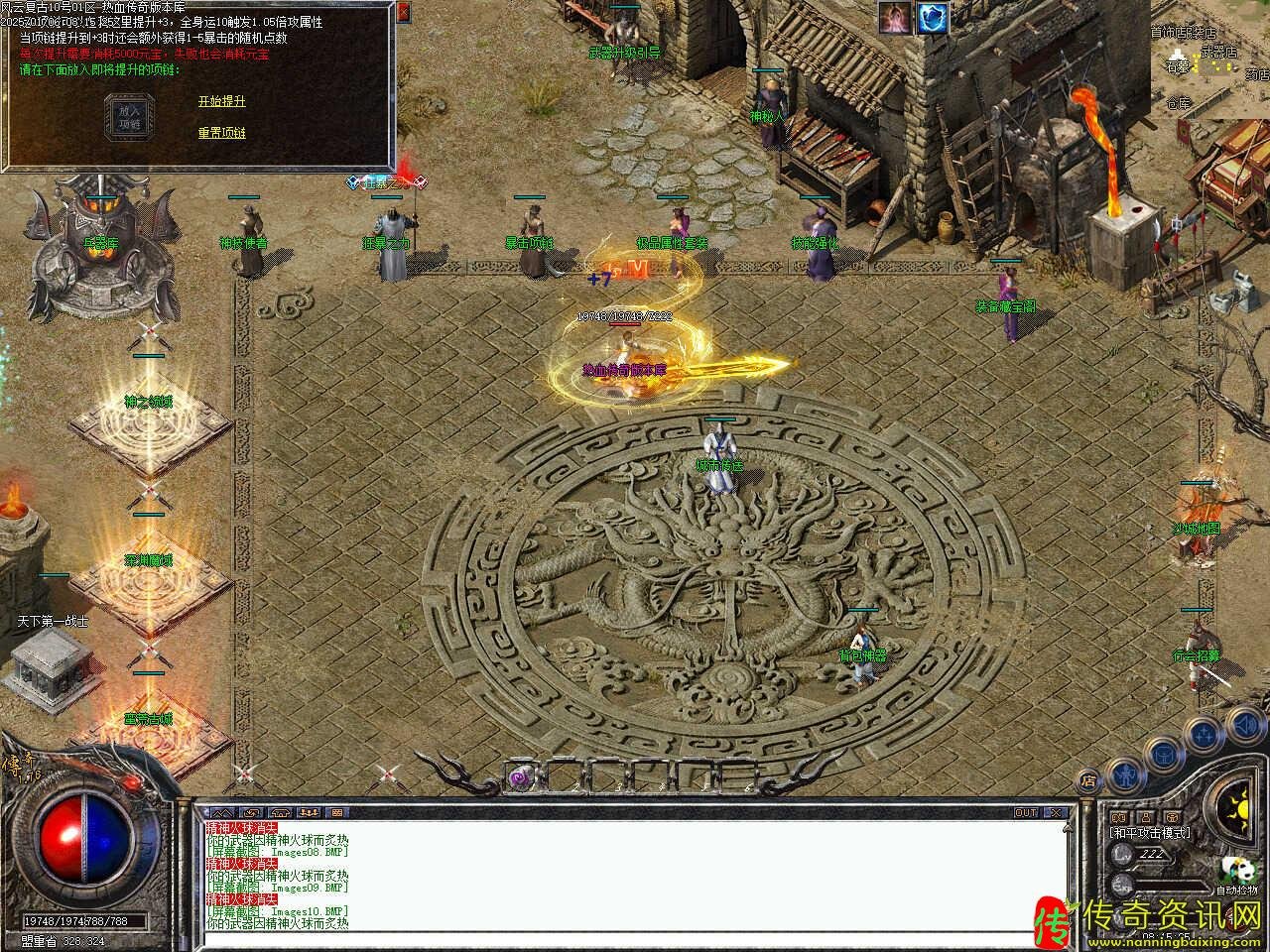Select the purple orb belt slot item

(x=521, y=778)
